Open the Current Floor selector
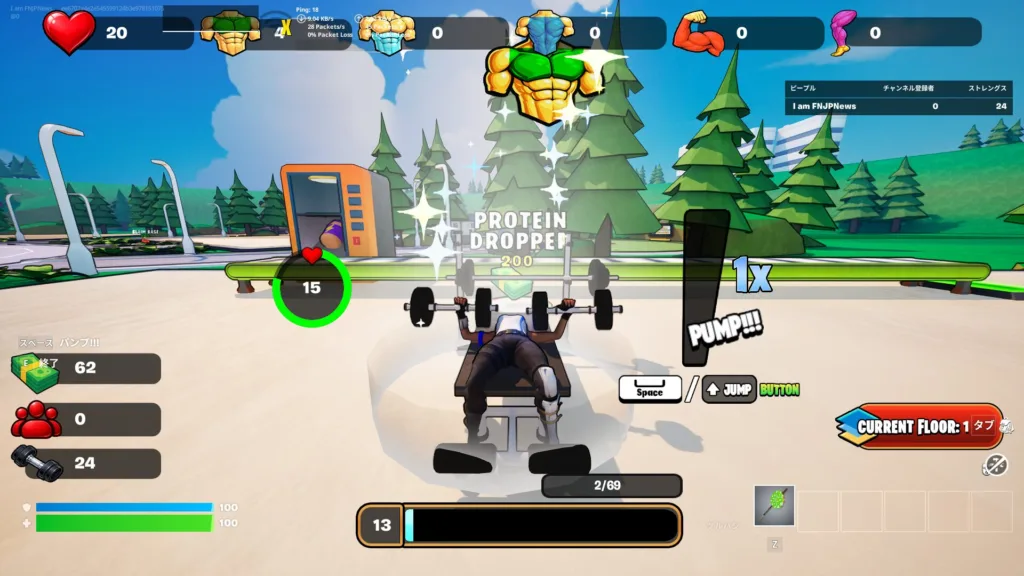1024x576 pixels. (x=918, y=426)
